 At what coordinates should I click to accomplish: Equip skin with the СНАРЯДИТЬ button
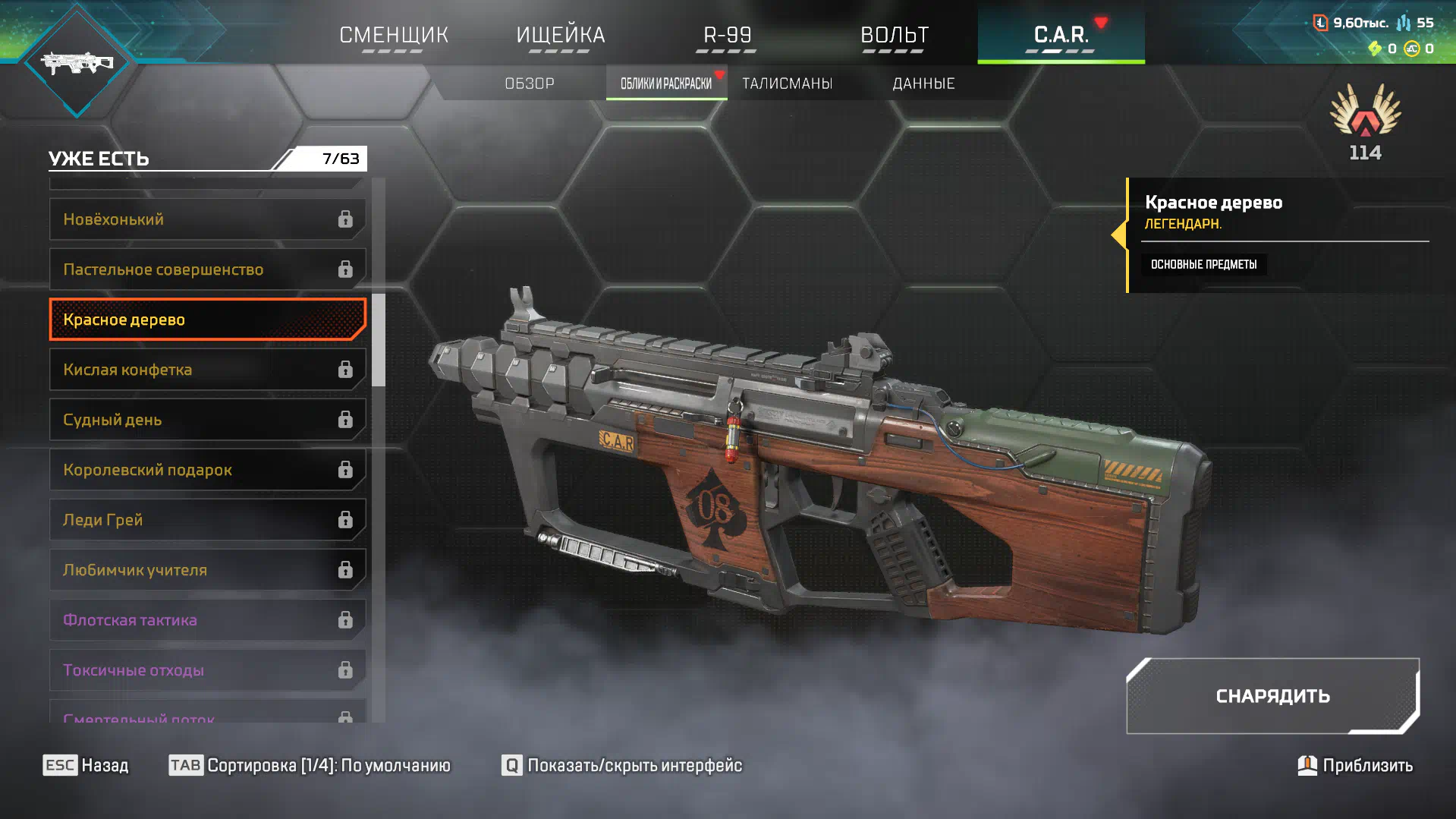coord(1272,696)
